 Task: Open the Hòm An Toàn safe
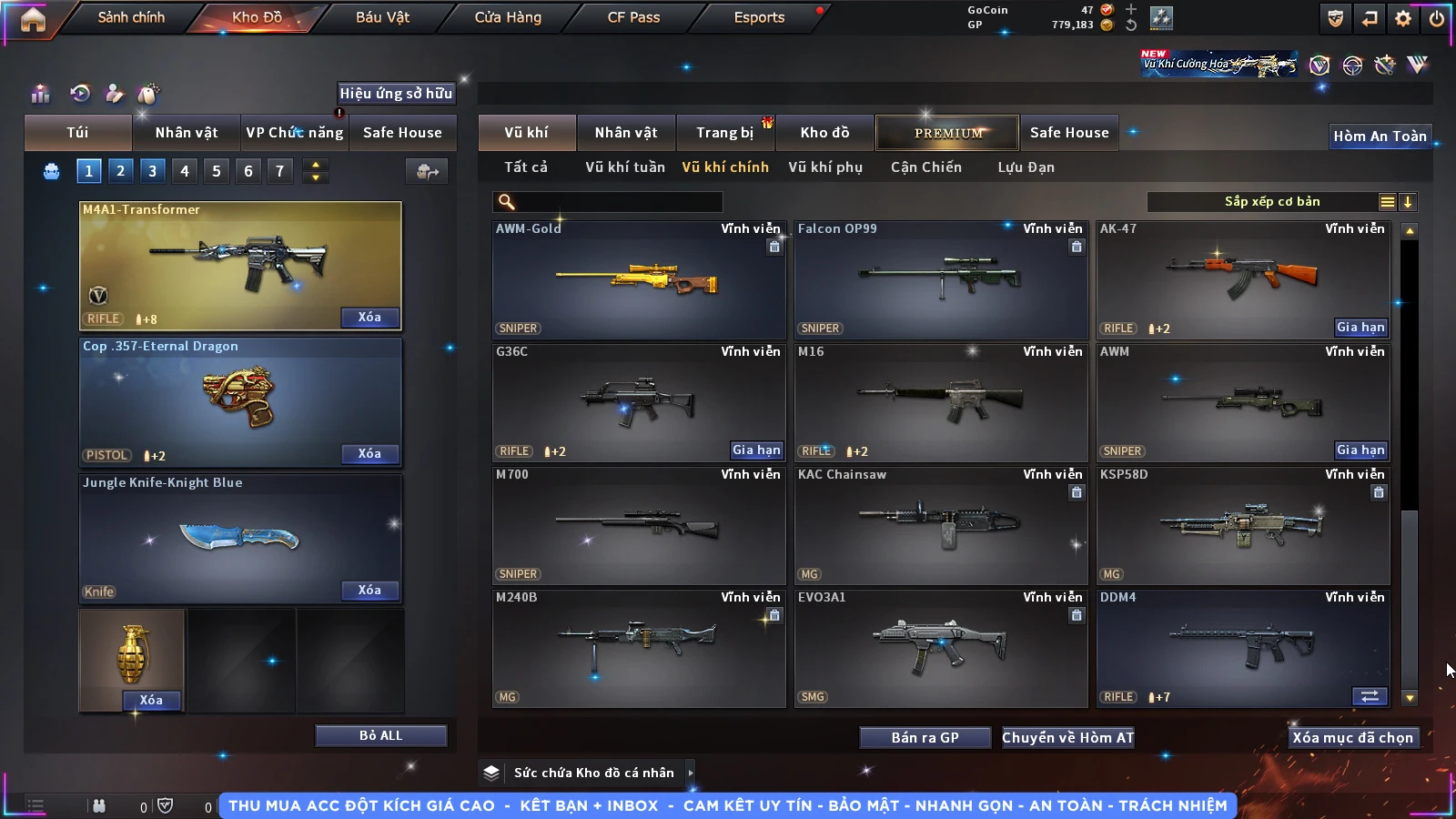[1380, 136]
